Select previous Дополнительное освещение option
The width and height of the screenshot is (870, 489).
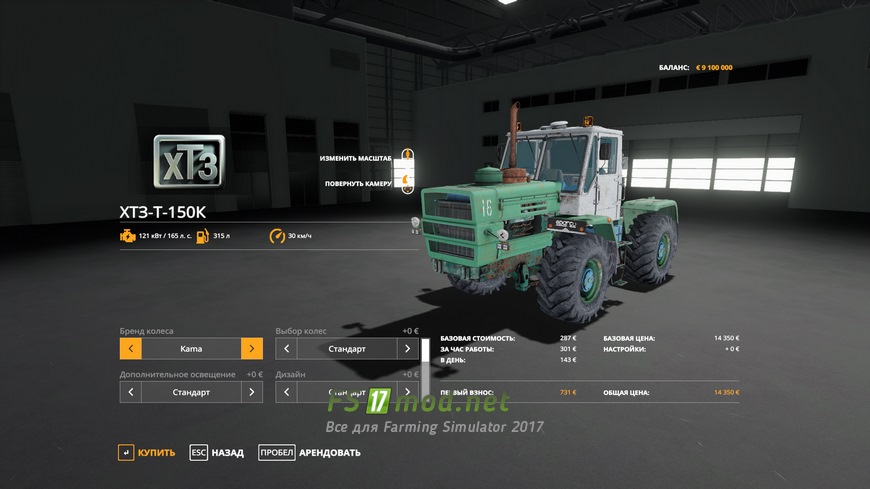(x=130, y=392)
